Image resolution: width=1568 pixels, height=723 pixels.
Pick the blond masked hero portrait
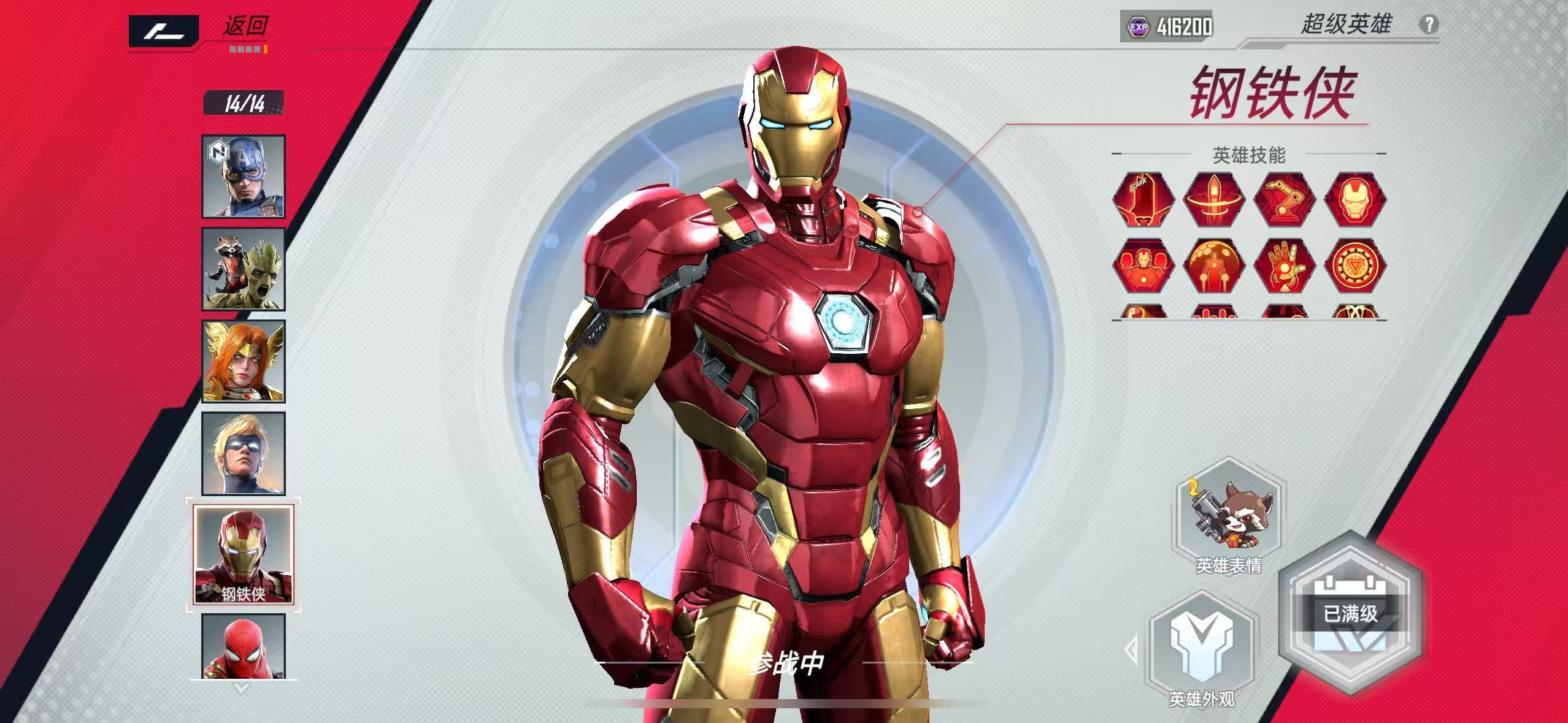244,453
